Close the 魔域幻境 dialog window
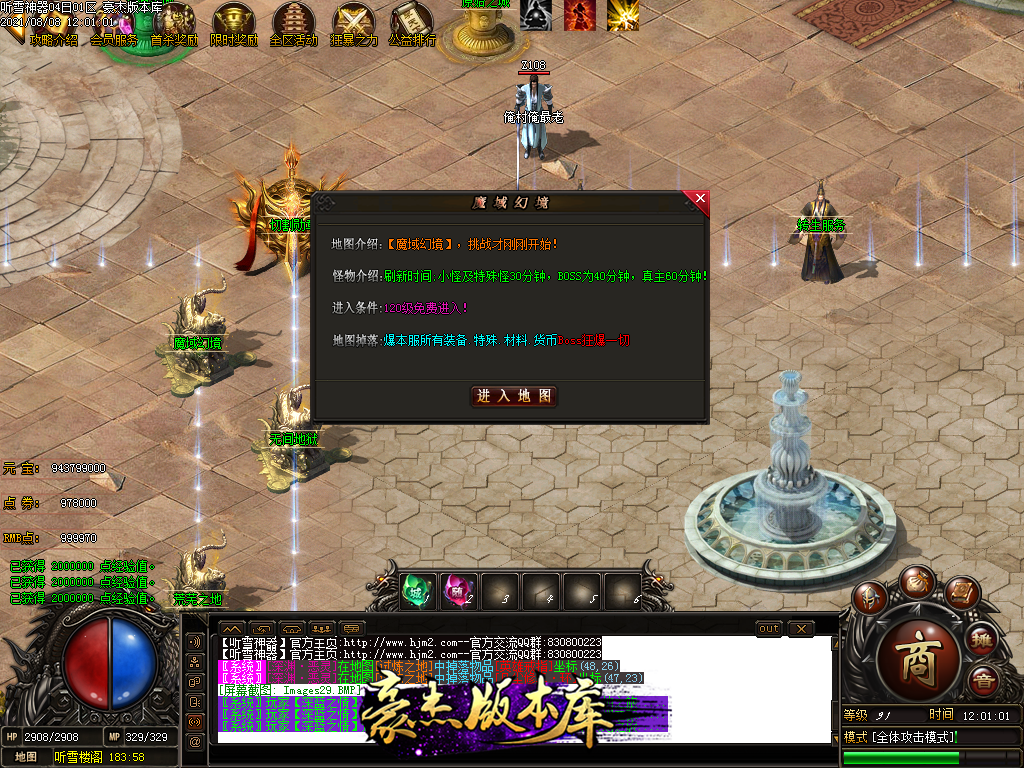This screenshot has height=768, width=1024. click(x=699, y=199)
